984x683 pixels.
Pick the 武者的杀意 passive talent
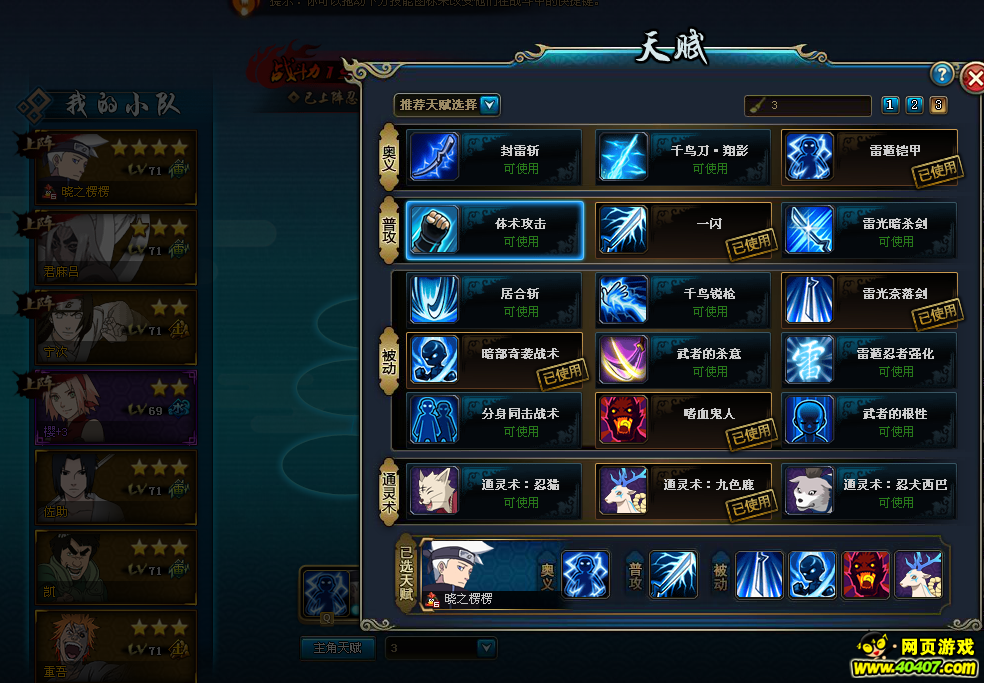tap(683, 360)
